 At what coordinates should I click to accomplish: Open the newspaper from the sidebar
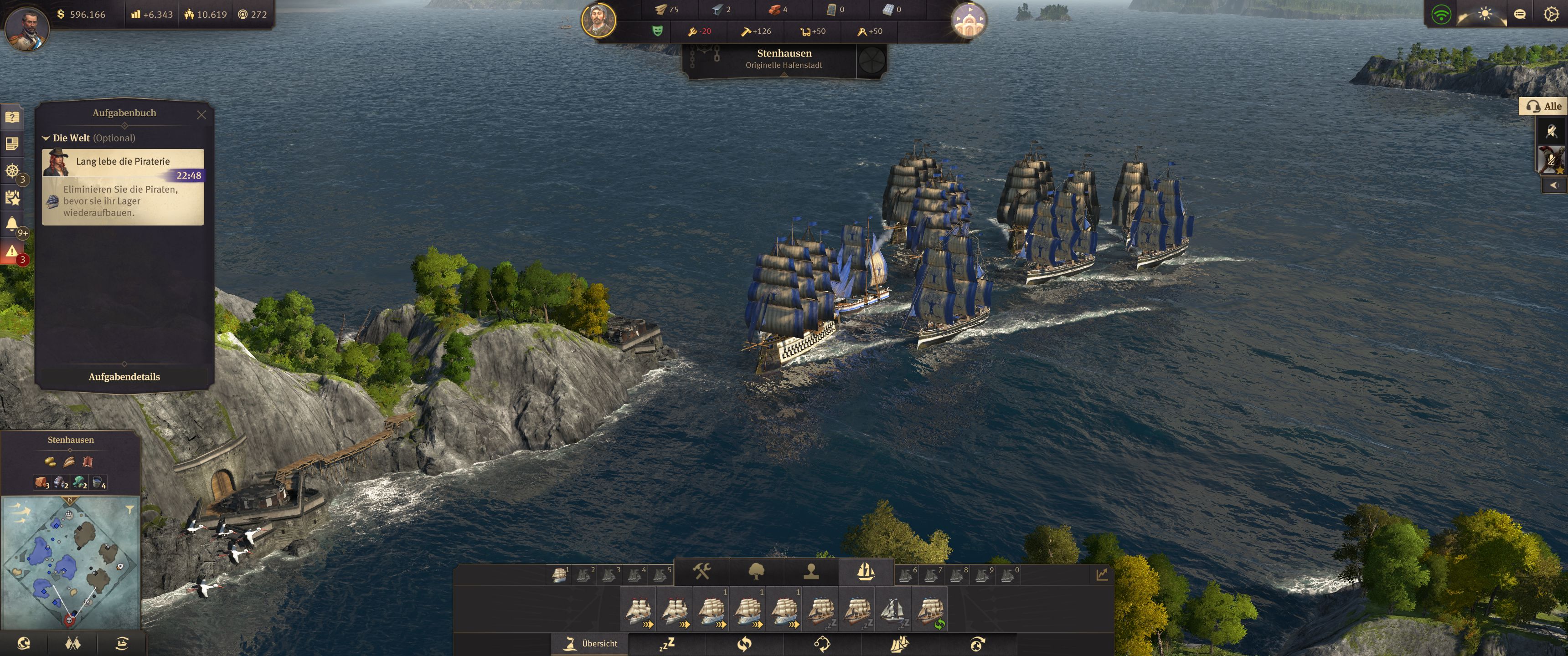coord(12,144)
